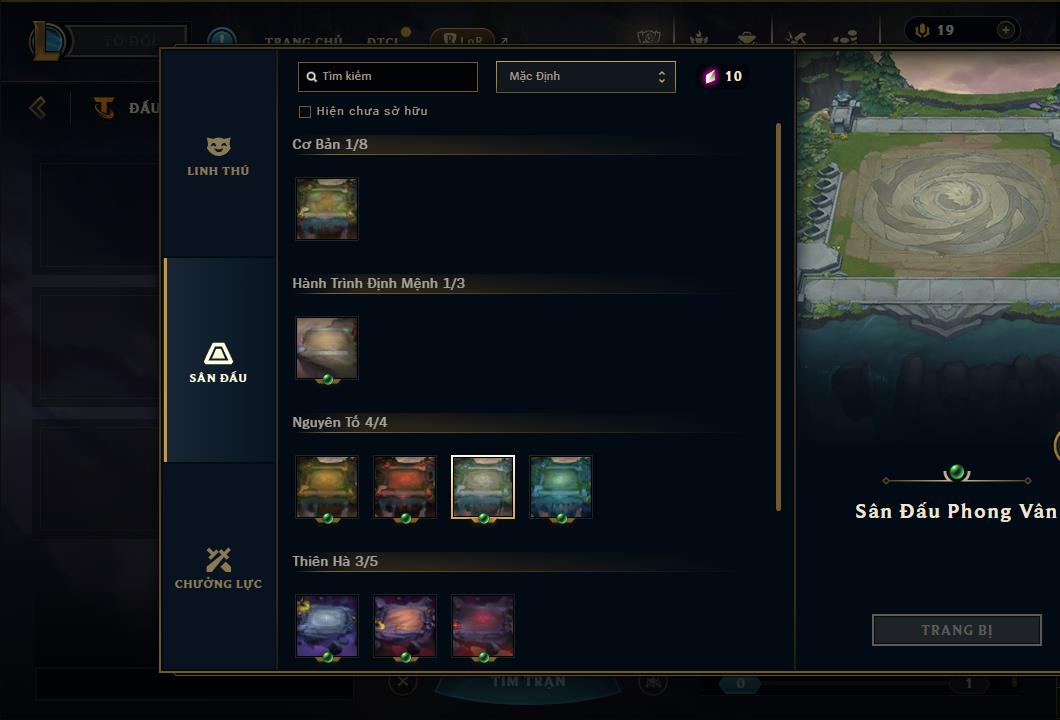Select the Cơ Bản arena thumbnail
1060x720 pixels.
tap(327, 209)
